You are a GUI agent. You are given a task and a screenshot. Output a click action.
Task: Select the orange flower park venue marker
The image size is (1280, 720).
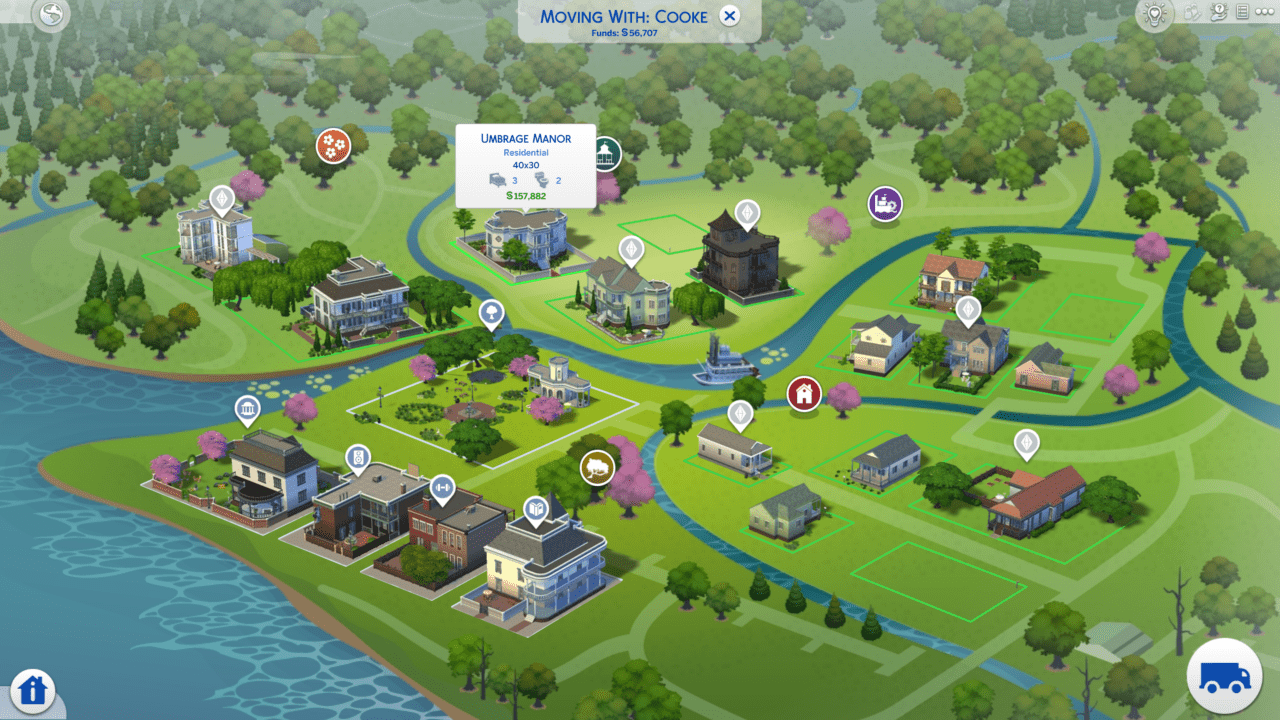point(334,145)
